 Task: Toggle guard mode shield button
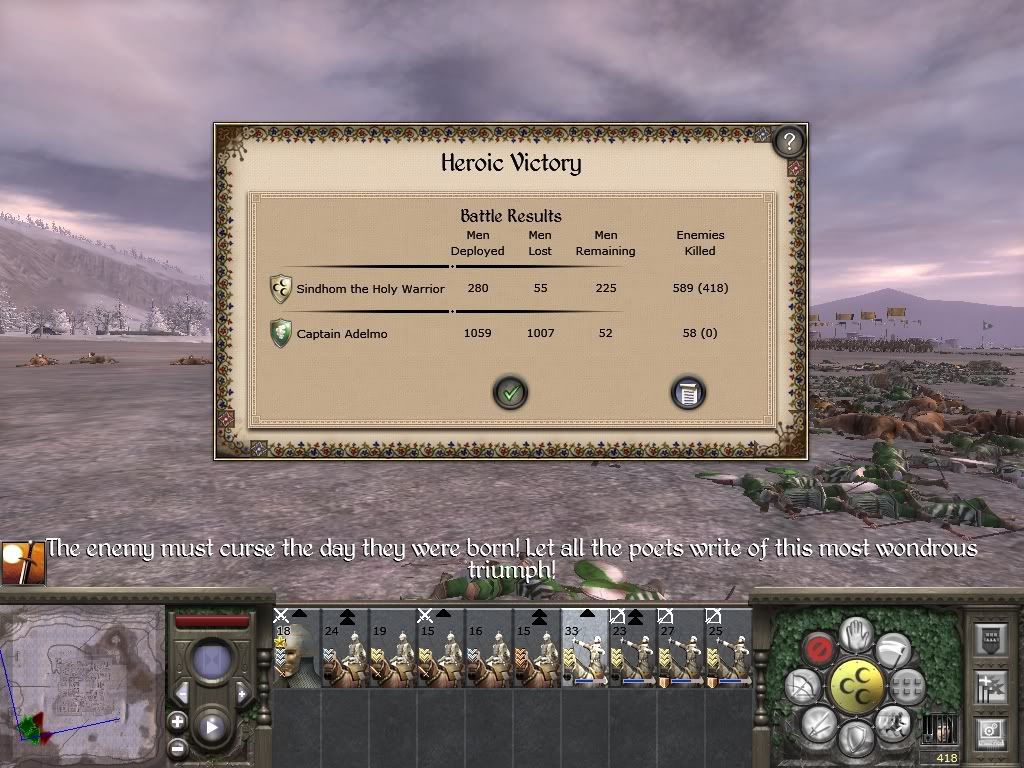click(x=857, y=739)
